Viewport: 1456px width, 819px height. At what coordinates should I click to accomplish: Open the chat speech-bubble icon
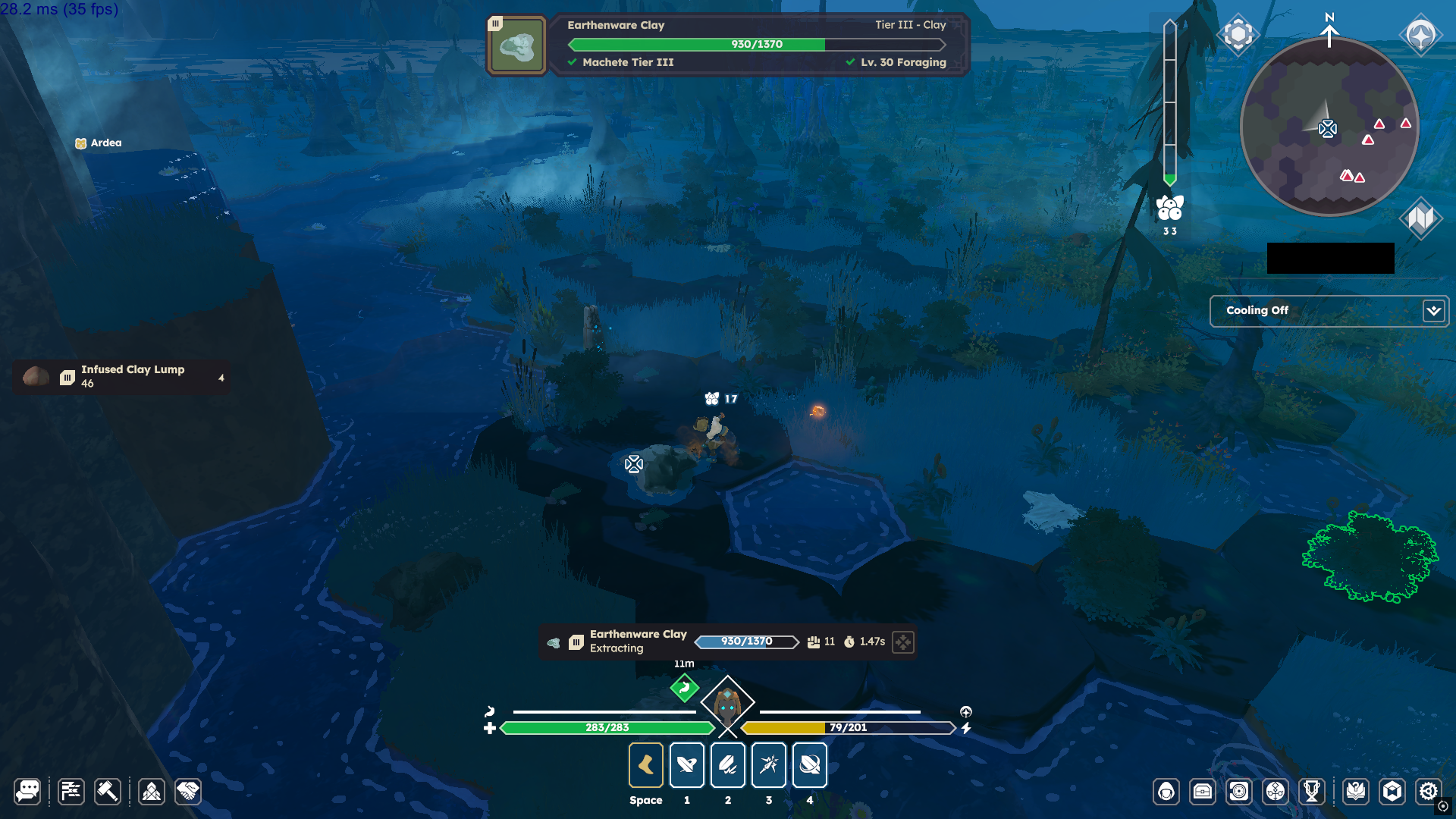27,792
